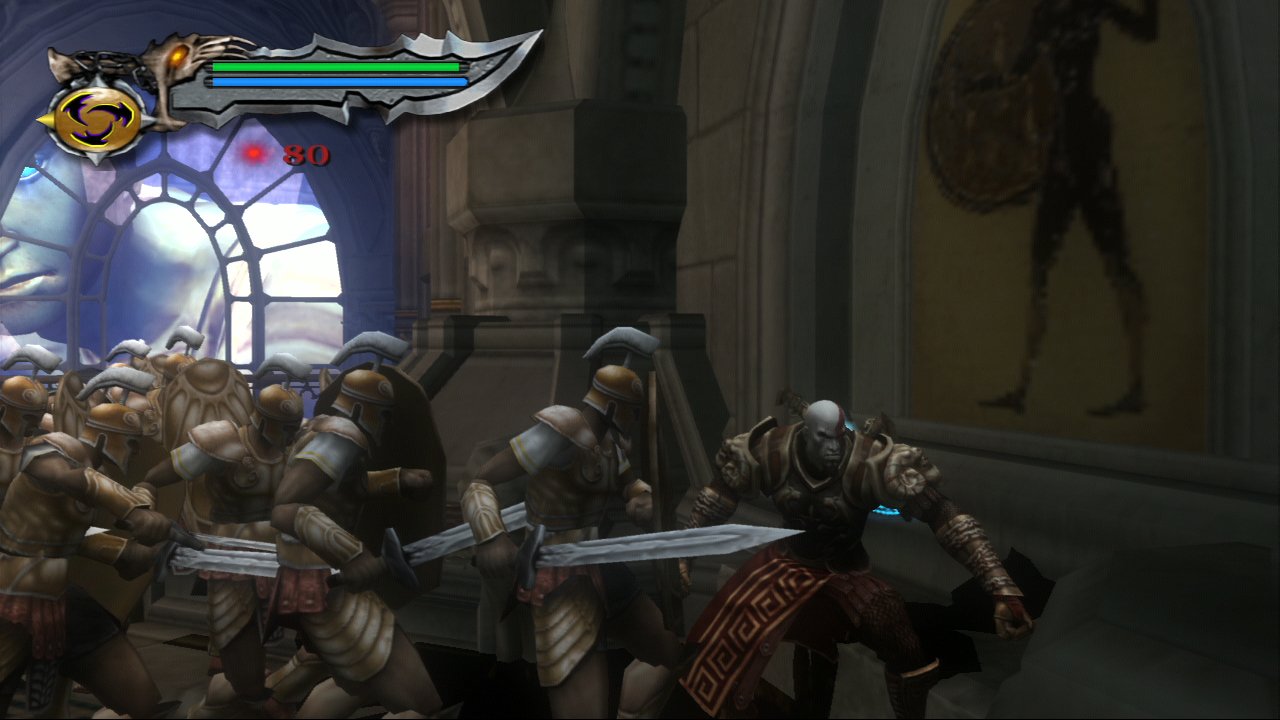Screen dimensions: 1280x720
Task: Click the number 80 orb count
Action: click(307, 156)
